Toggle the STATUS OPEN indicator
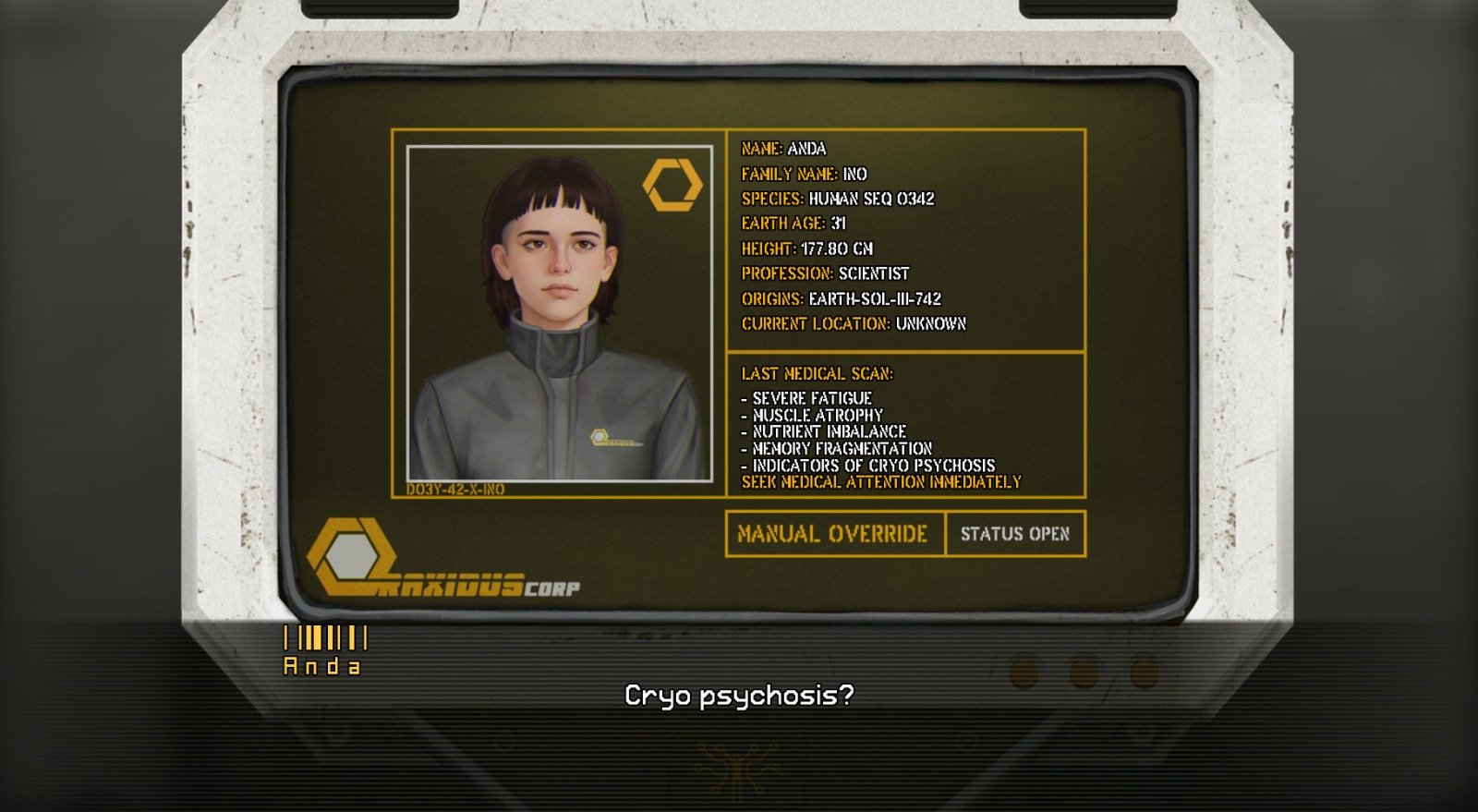1478x812 pixels. pos(1016,534)
